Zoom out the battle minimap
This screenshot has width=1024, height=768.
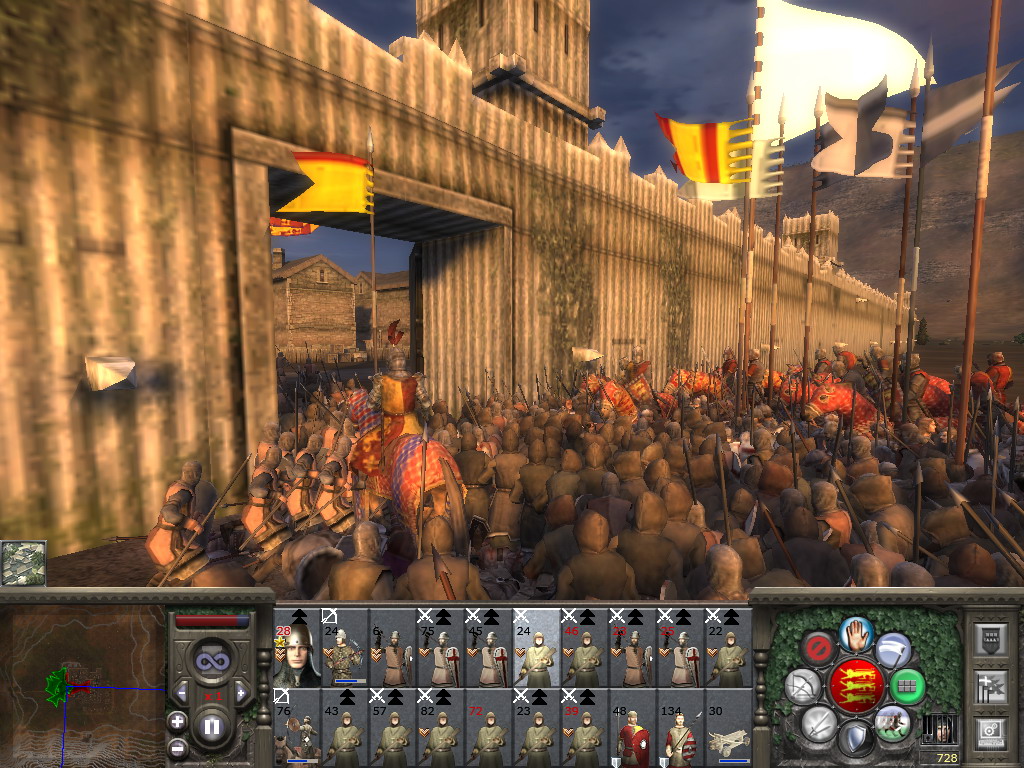point(177,746)
